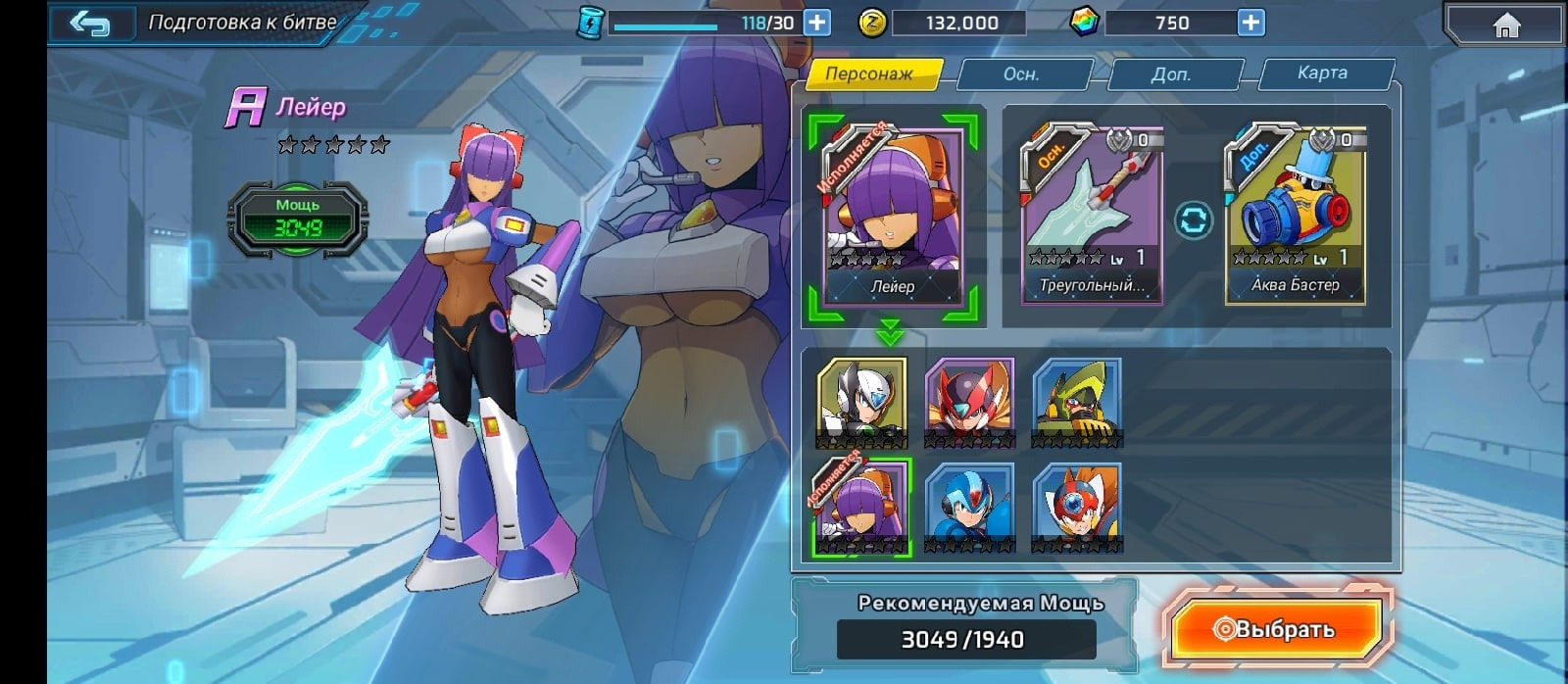
Task: Swap main and sub weapons
Action: (1193, 220)
